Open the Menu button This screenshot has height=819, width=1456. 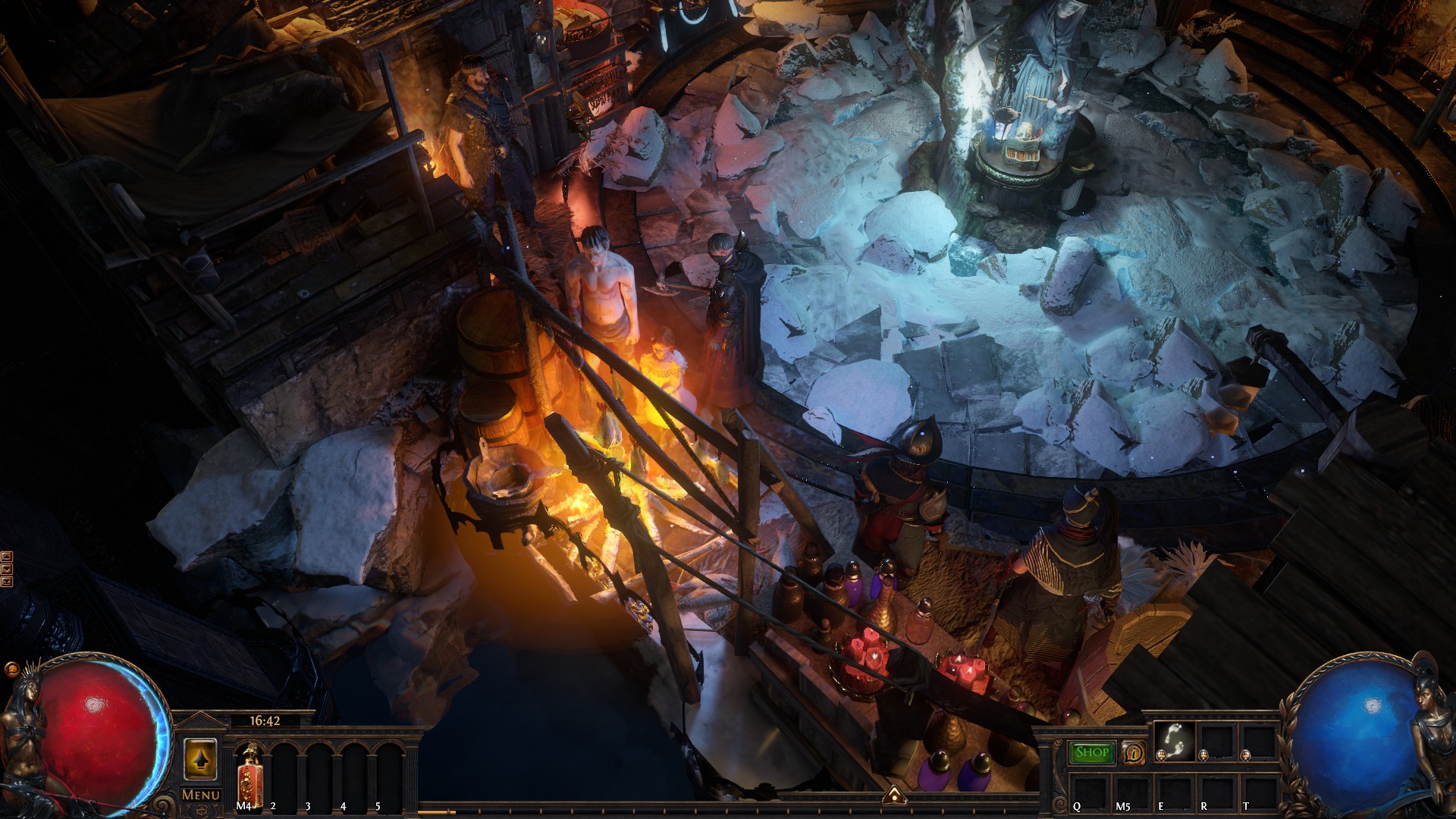pyautogui.click(x=201, y=795)
